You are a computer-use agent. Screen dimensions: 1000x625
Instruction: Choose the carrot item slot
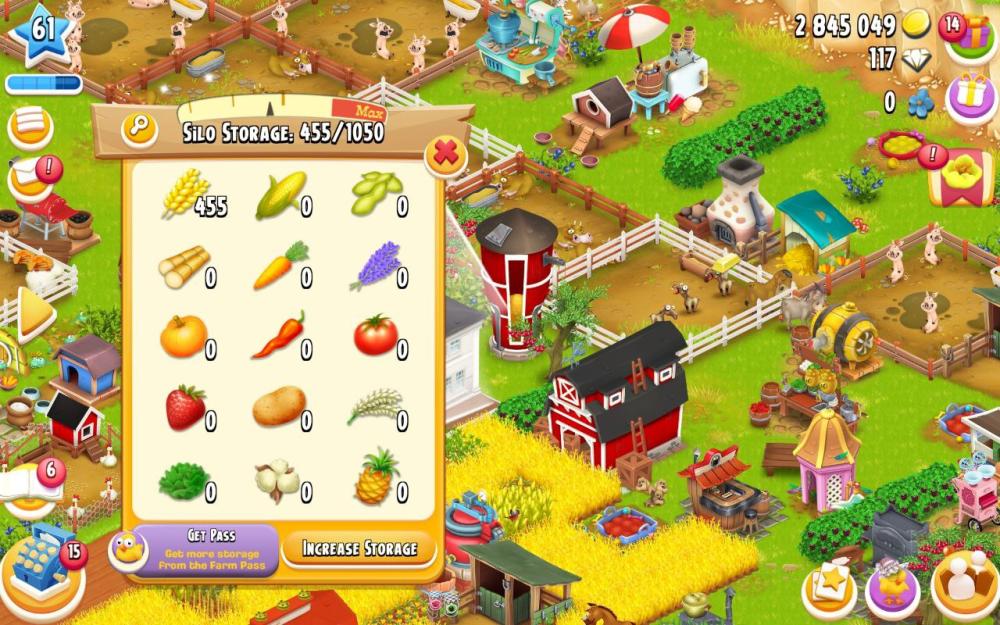pos(281,265)
